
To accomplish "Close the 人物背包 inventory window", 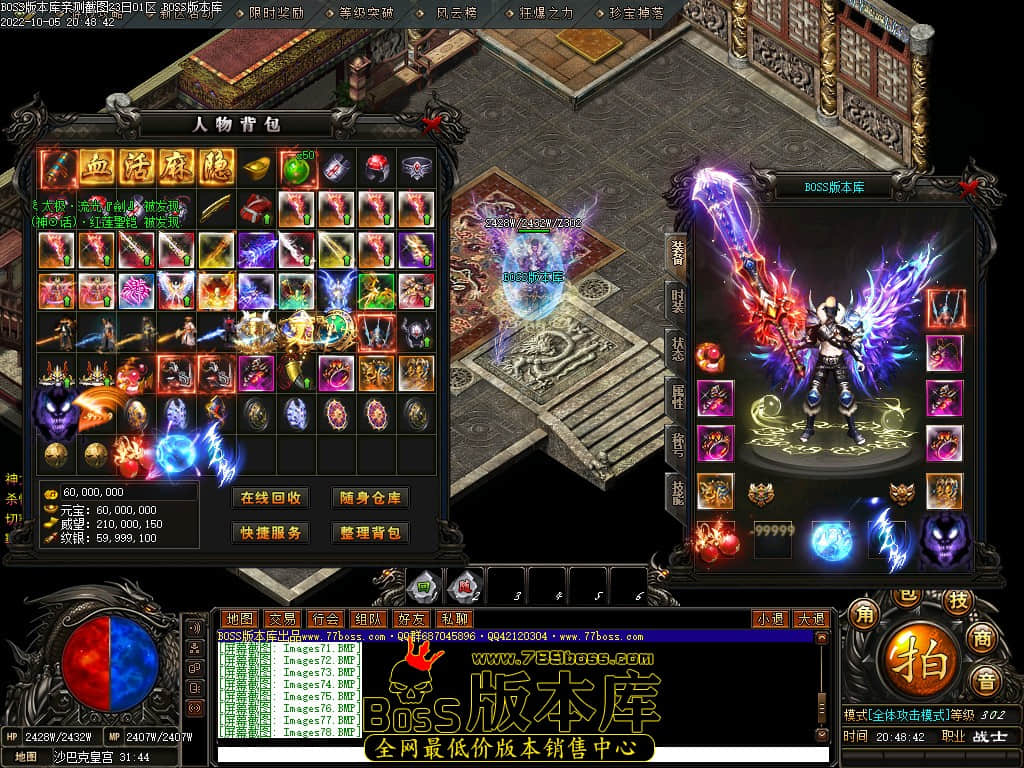I will point(431,125).
